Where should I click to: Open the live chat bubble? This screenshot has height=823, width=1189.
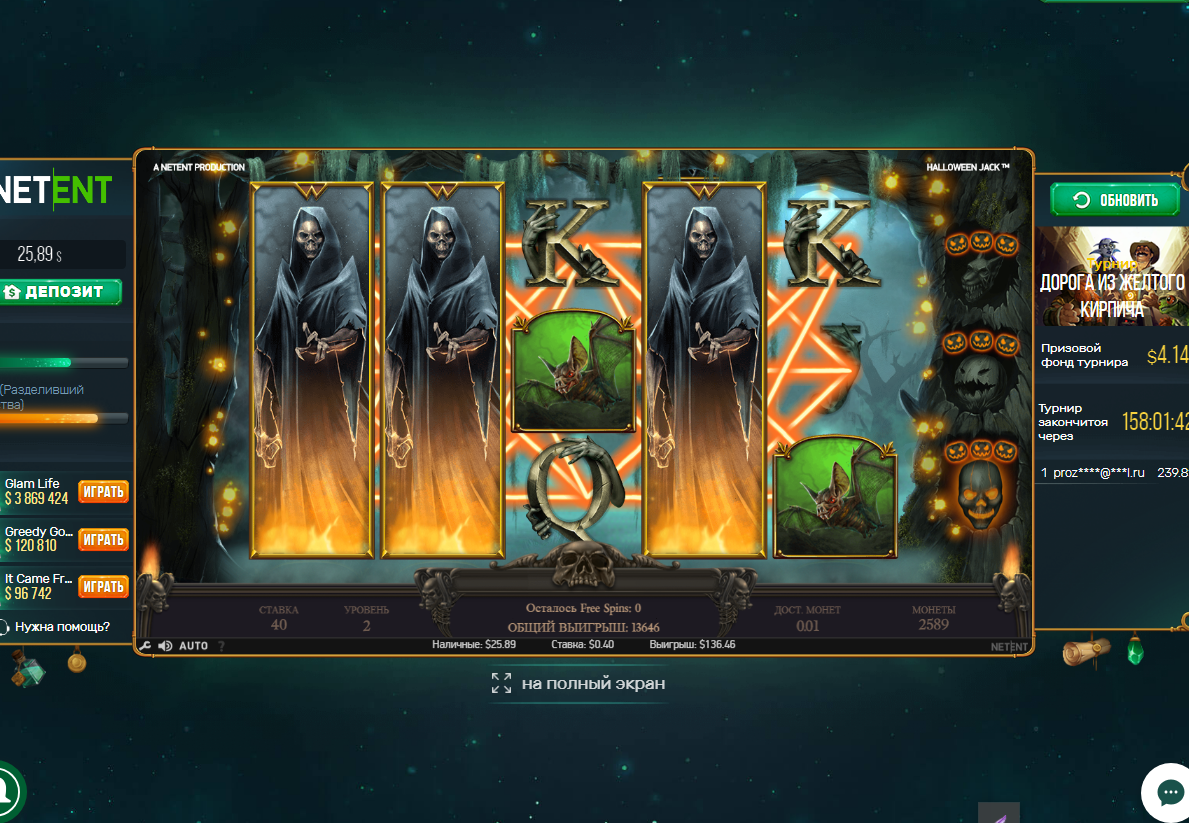coord(1169,793)
